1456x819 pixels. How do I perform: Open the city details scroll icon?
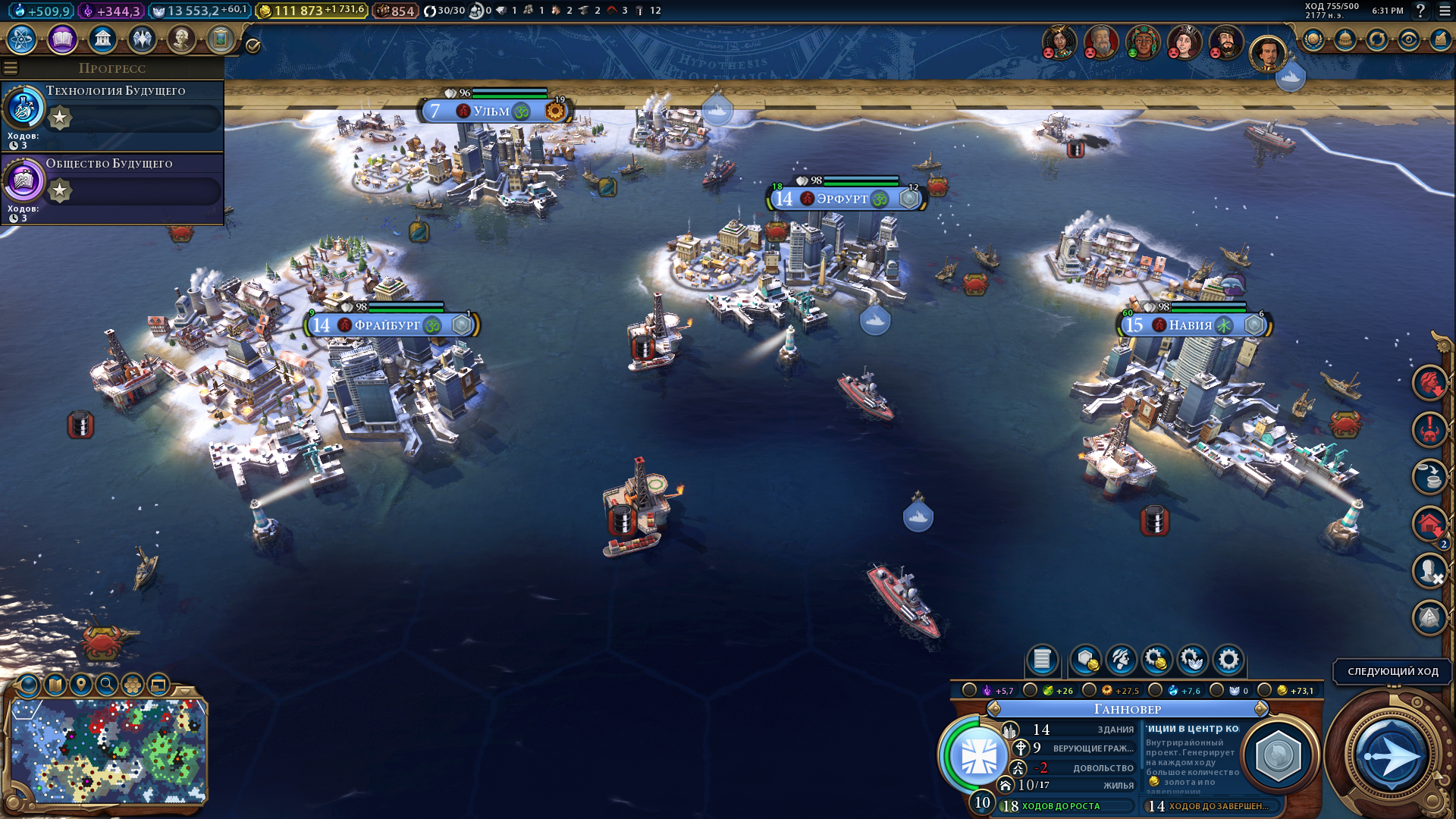(1042, 660)
